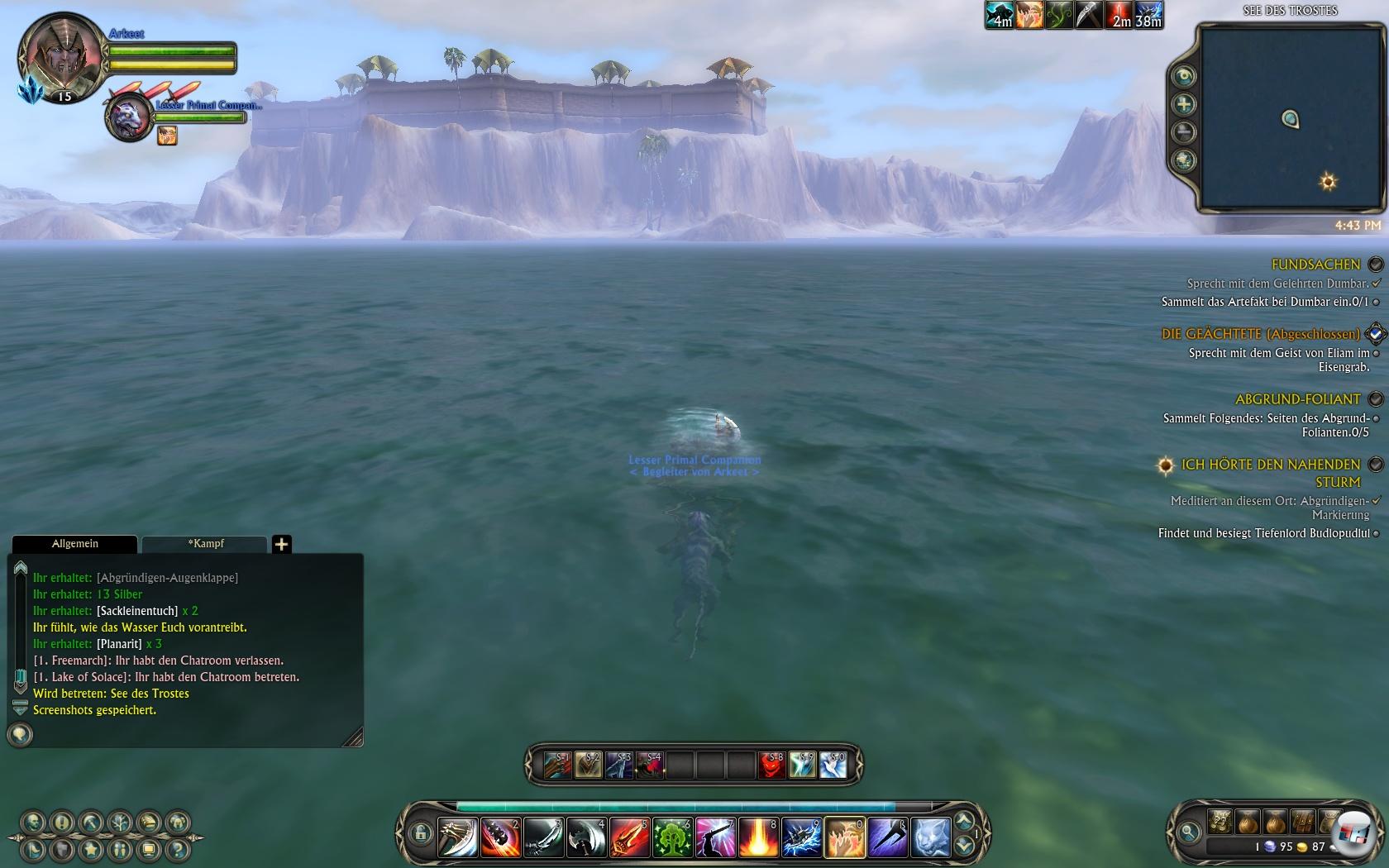Toggle the action bar lock button

[x=421, y=834]
